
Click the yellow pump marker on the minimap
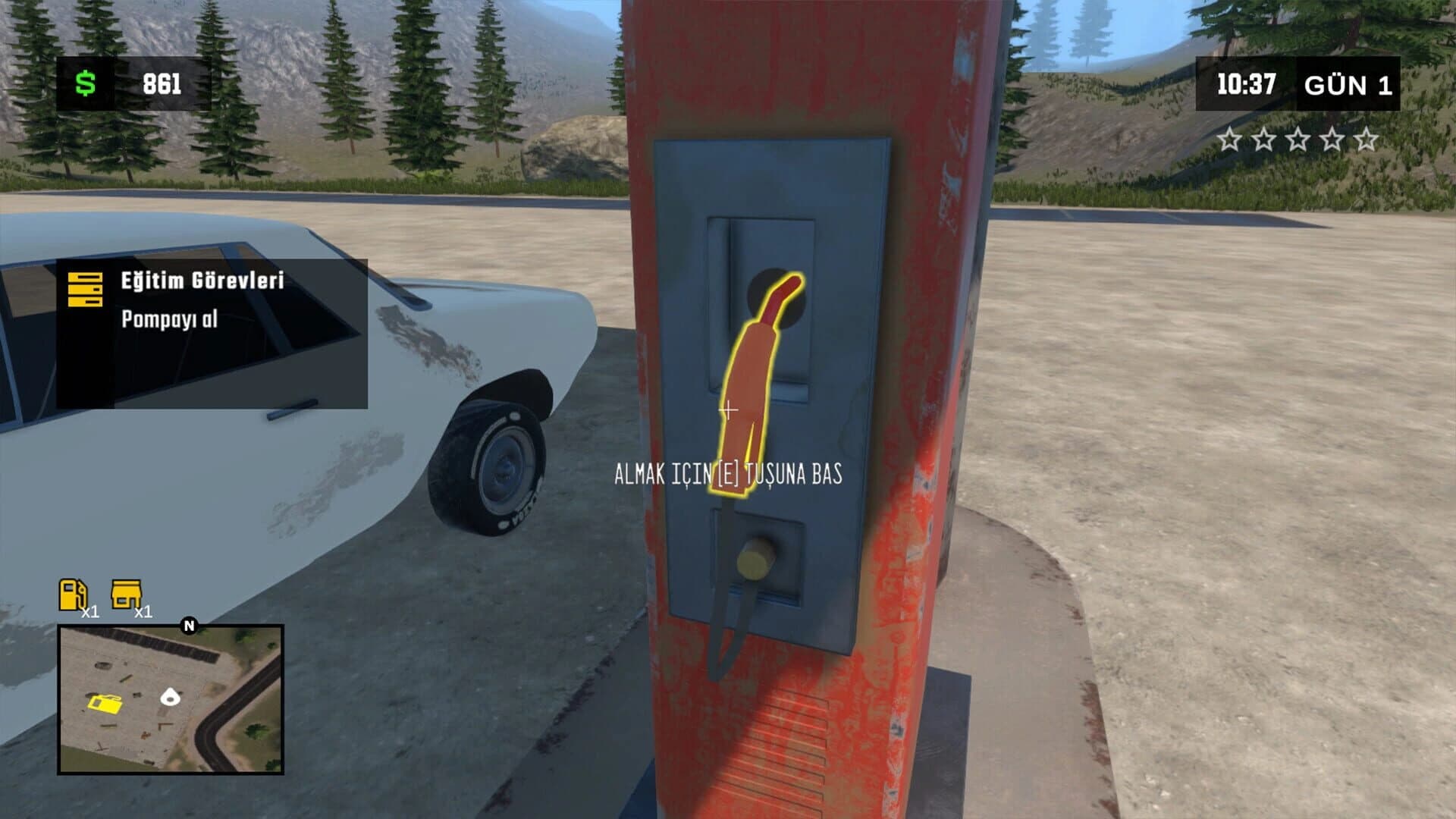tap(103, 703)
